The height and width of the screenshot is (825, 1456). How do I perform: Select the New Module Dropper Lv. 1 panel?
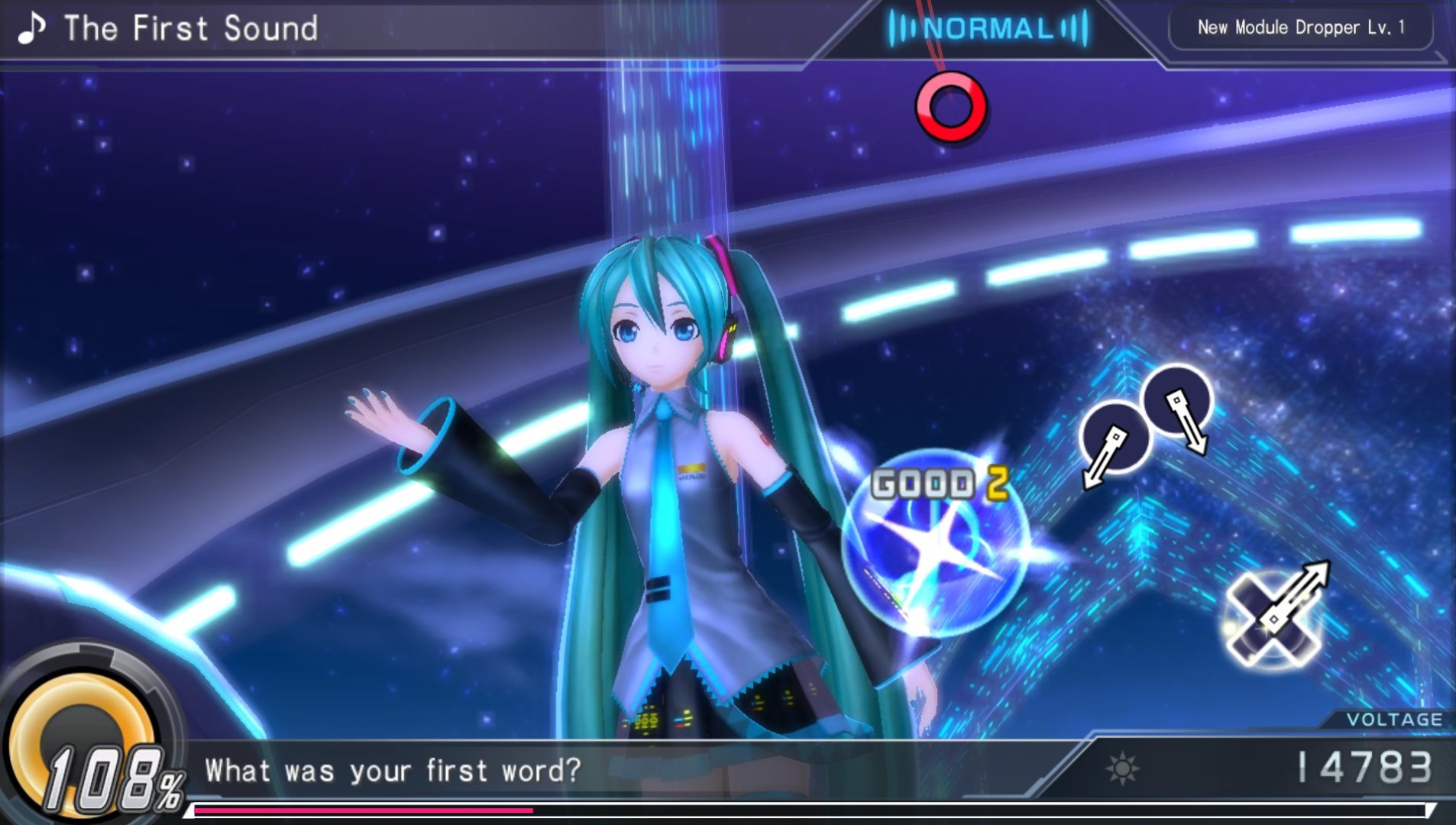[x=1300, y=28]
